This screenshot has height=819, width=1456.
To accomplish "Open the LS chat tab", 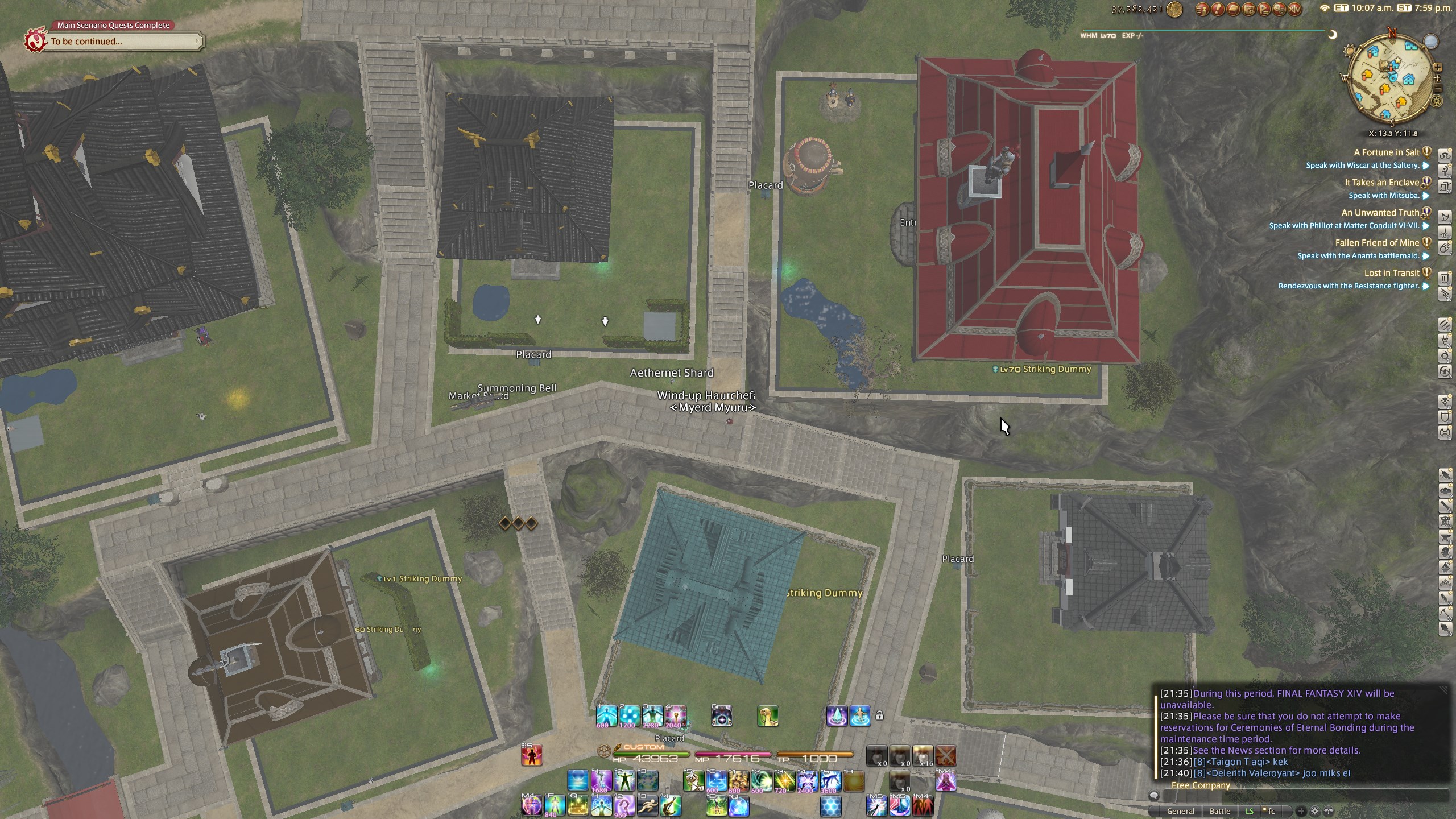I will tap(1249, 811).
